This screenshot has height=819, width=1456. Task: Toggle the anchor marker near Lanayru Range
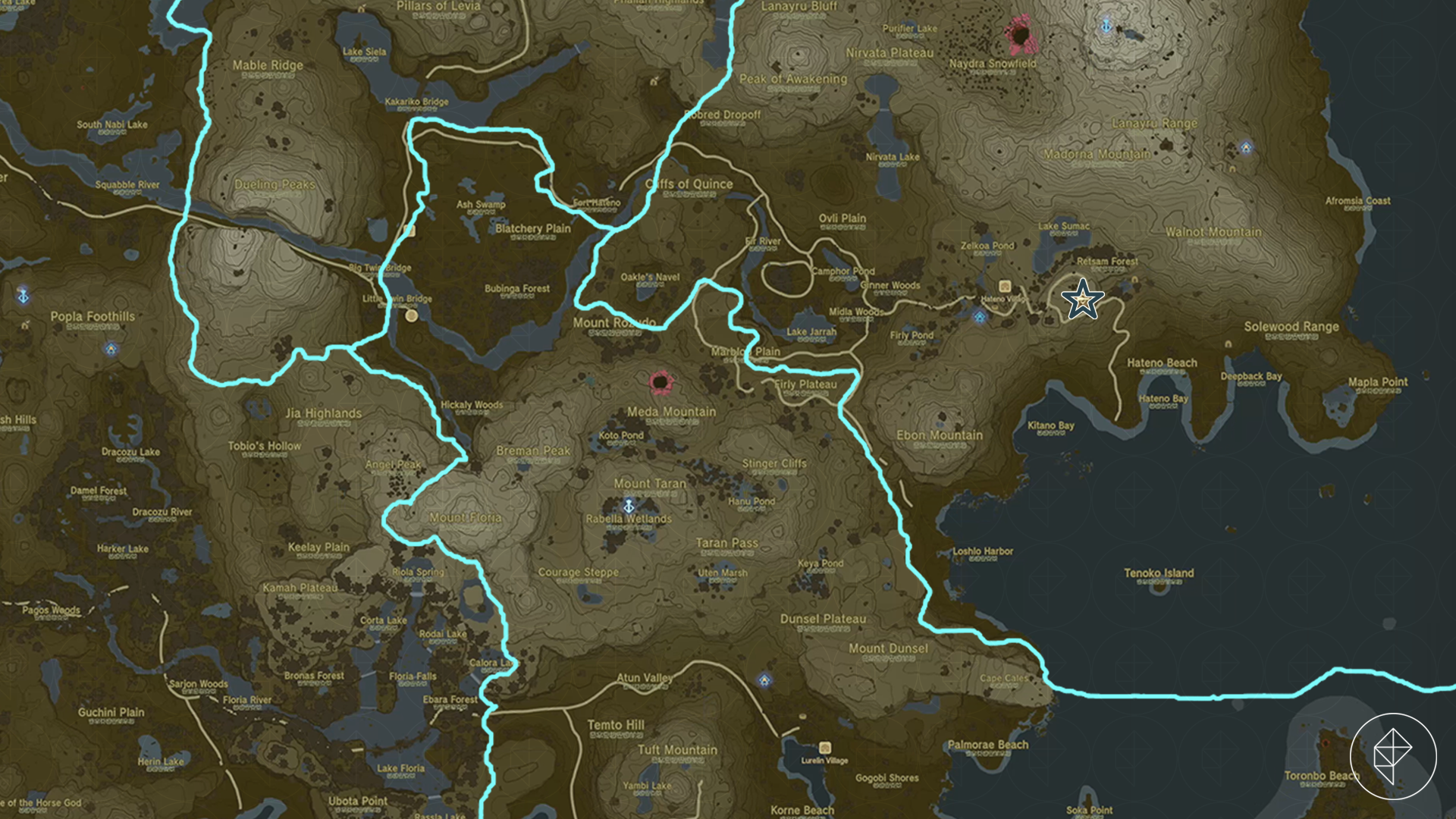click(1106, 26)
